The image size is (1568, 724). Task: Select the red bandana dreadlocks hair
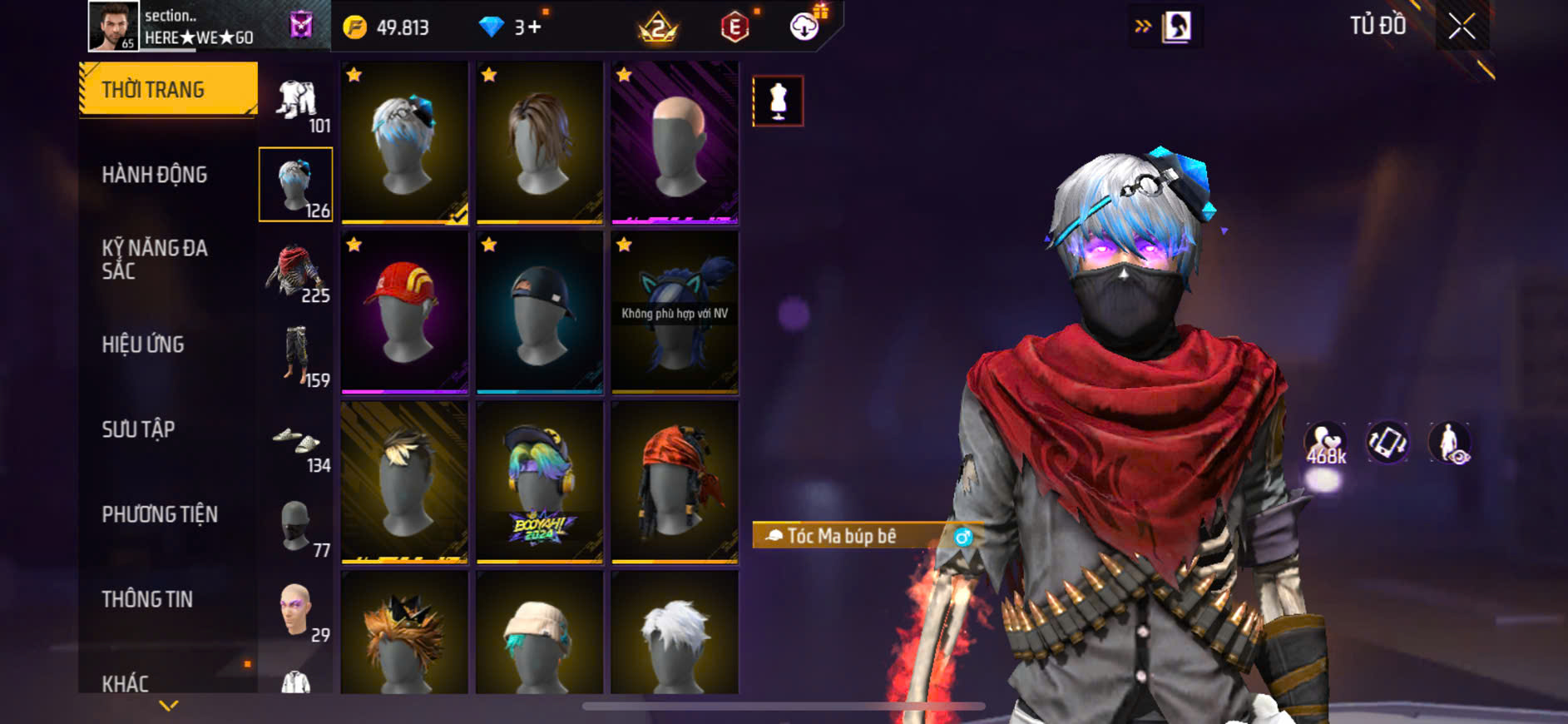675,483
